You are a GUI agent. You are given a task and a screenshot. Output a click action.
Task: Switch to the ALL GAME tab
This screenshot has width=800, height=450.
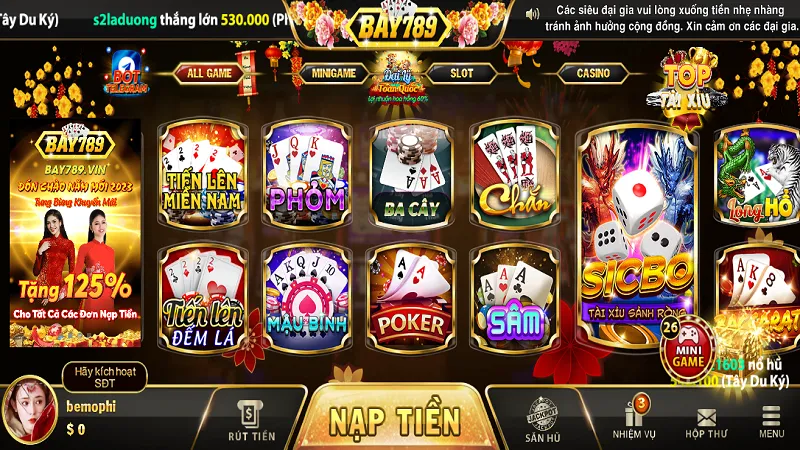210,73
